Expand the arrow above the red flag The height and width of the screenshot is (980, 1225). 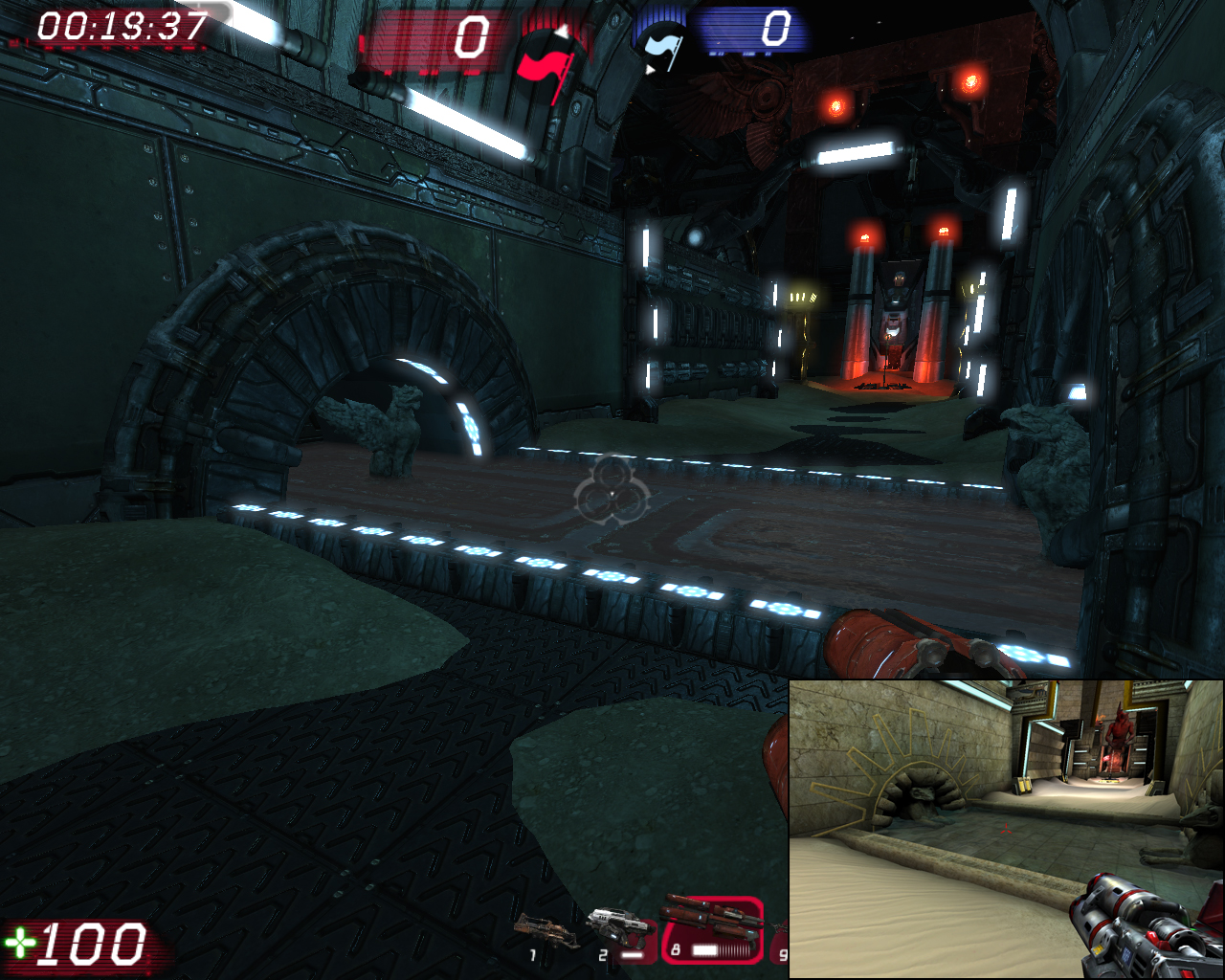coord(562,31)
